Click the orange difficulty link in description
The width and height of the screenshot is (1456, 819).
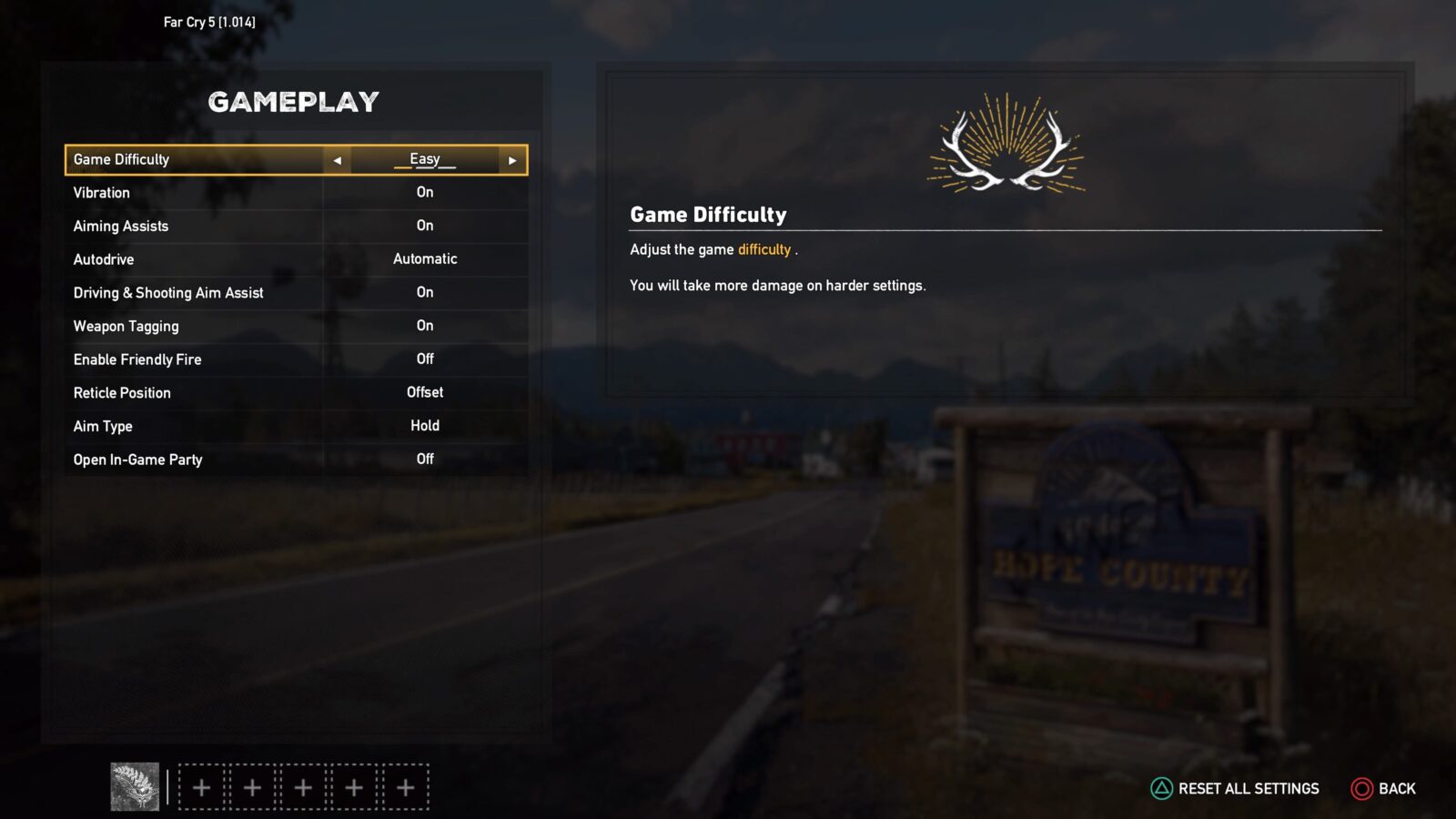(x=763, y=249)
